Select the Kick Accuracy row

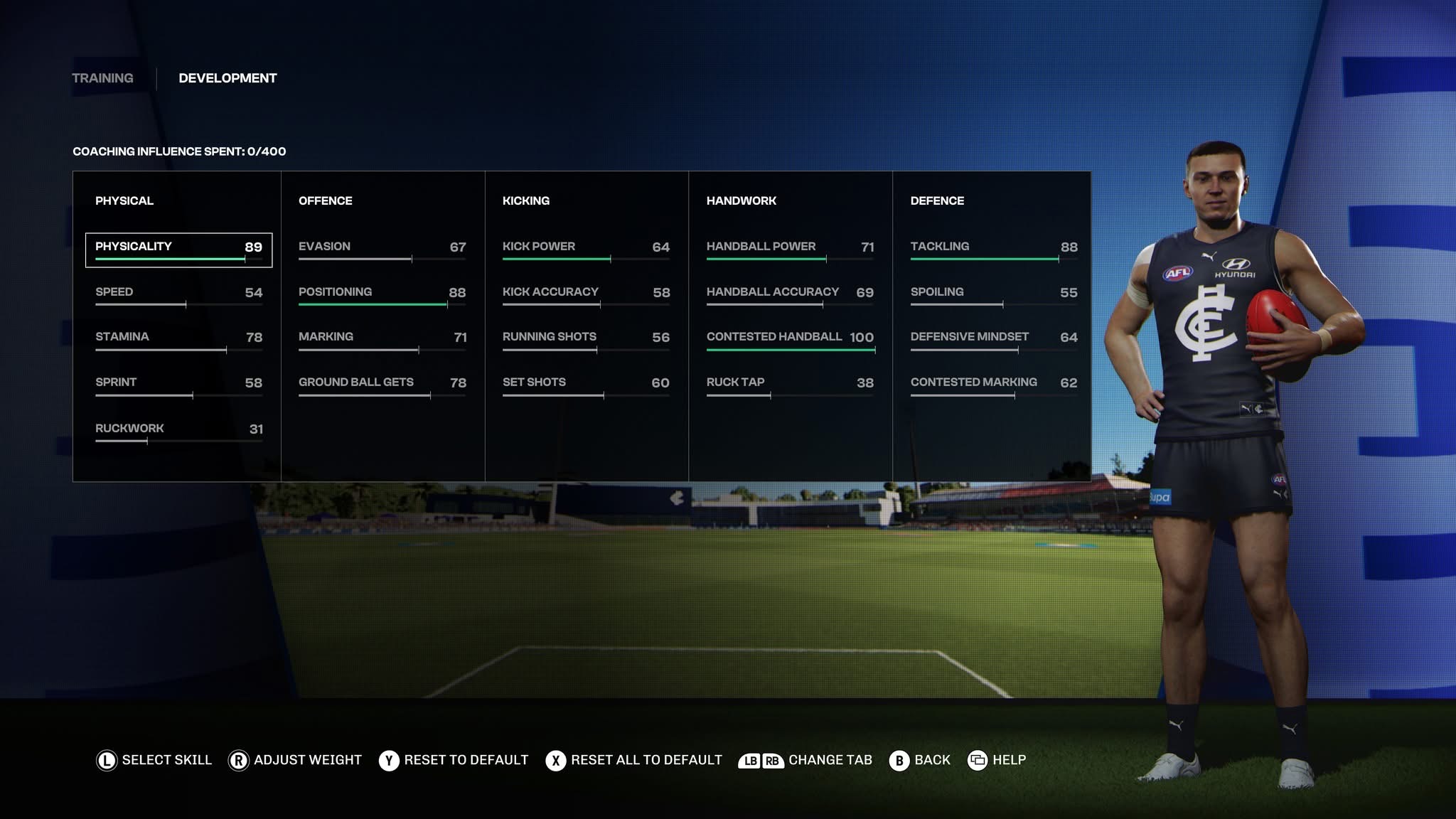click(x=586, y=294)
